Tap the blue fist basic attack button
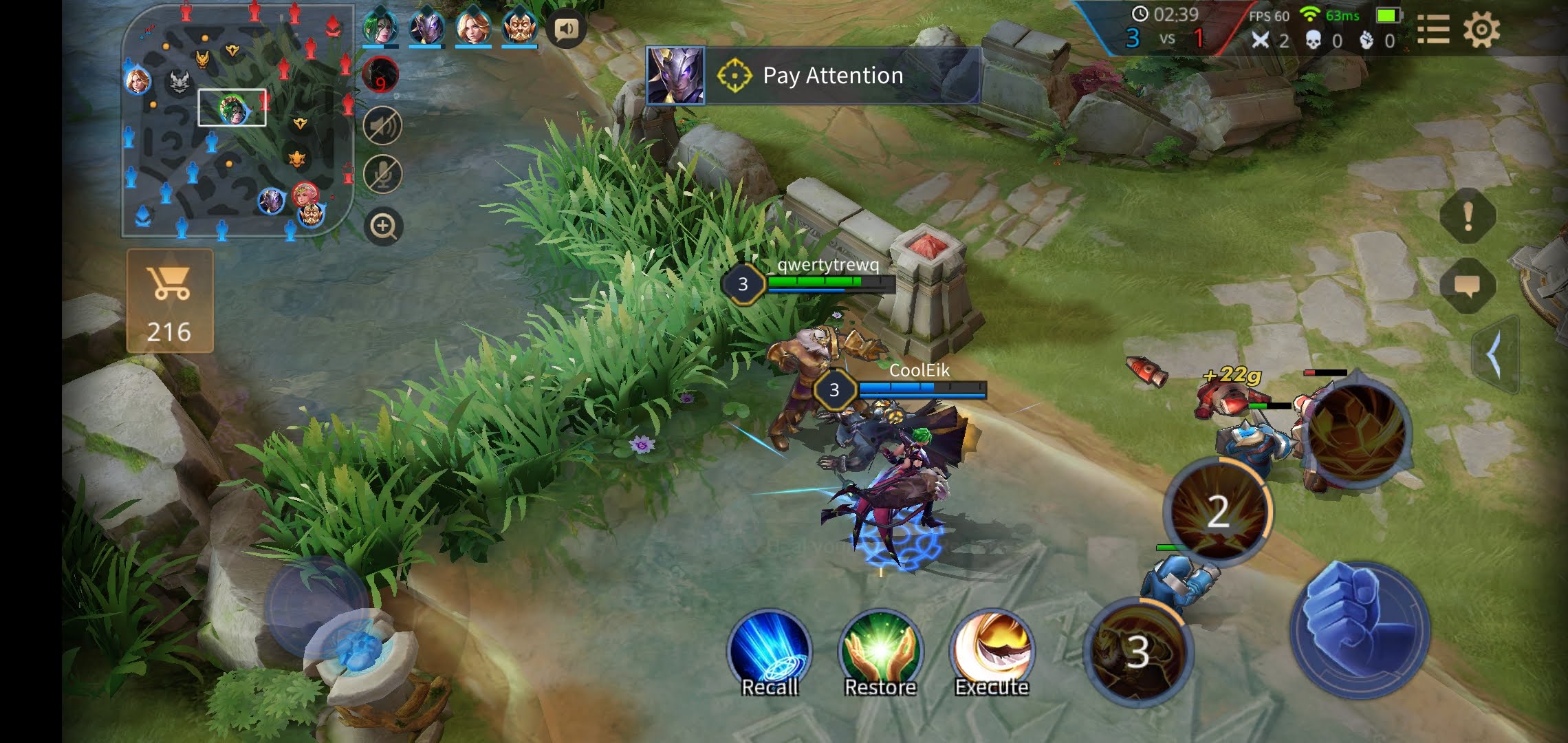Viewport: 1568px width, 743px height. click(1360, 628)
